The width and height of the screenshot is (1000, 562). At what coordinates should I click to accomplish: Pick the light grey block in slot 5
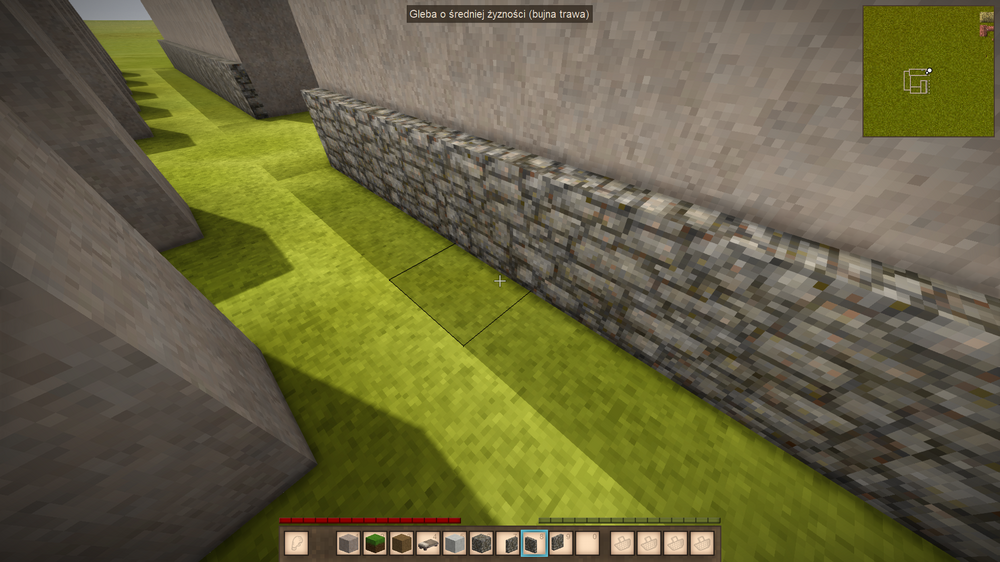click(455, 543)
